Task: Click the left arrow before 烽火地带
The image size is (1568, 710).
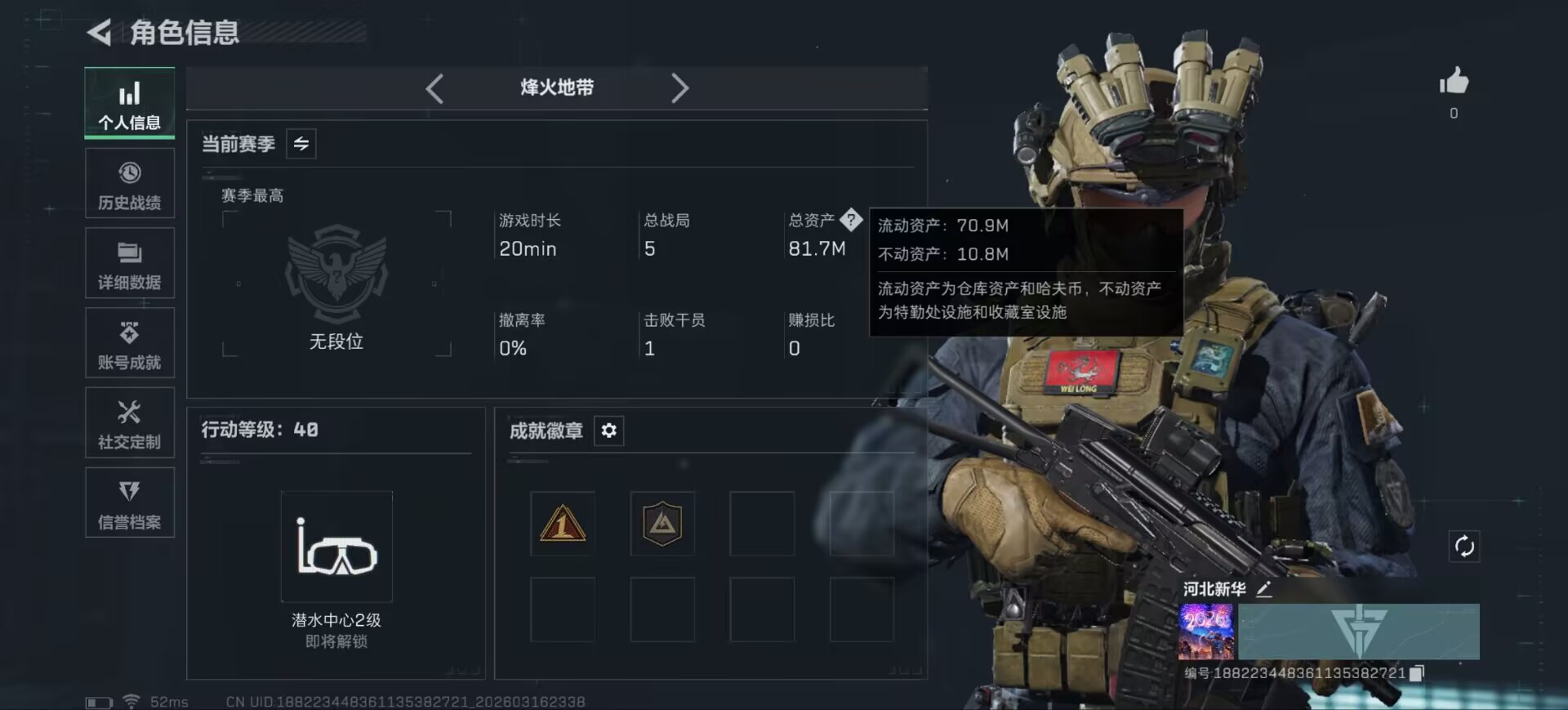Action: click(x=434, y=89)
